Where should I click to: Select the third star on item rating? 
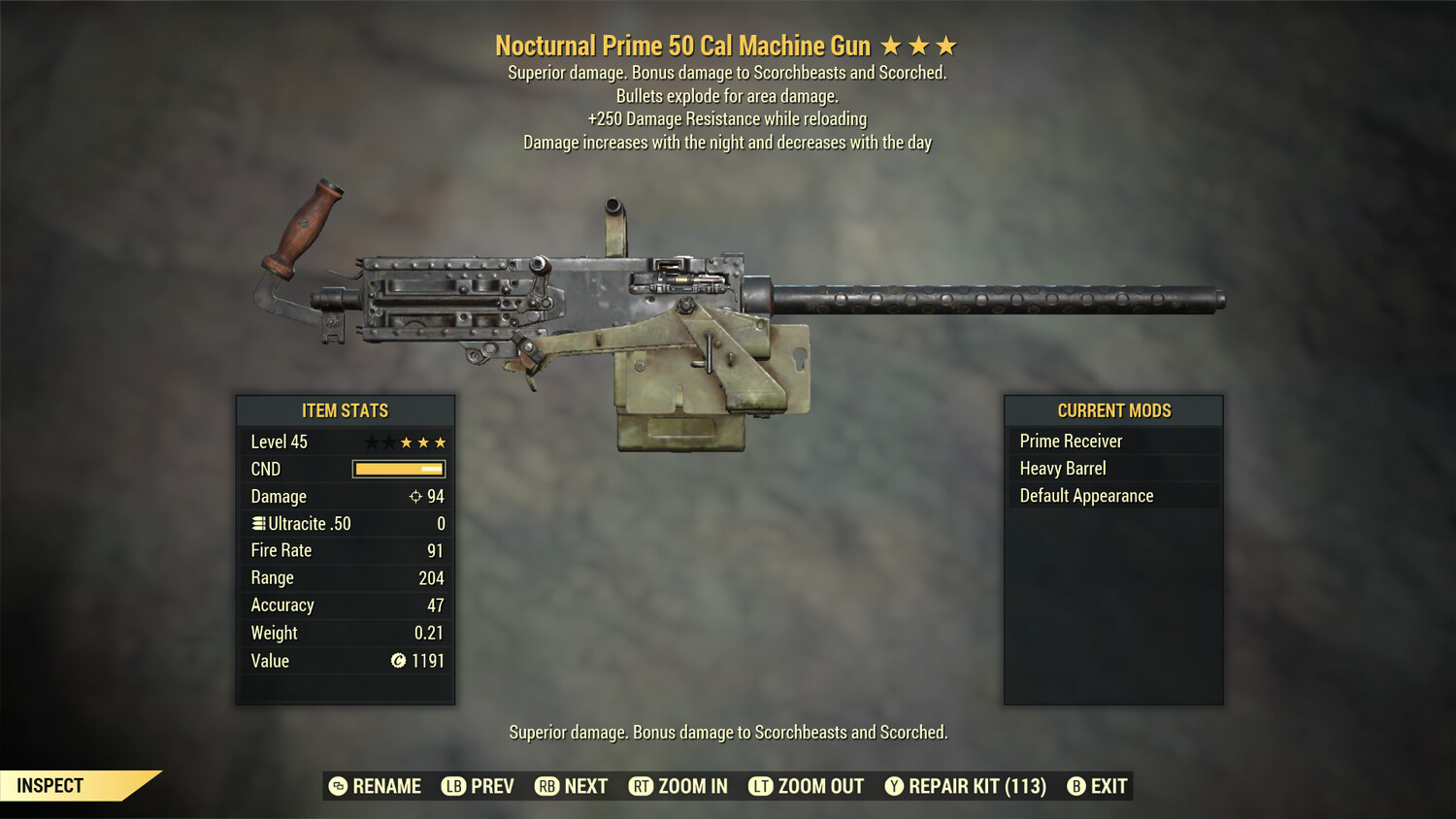point(407,442)
